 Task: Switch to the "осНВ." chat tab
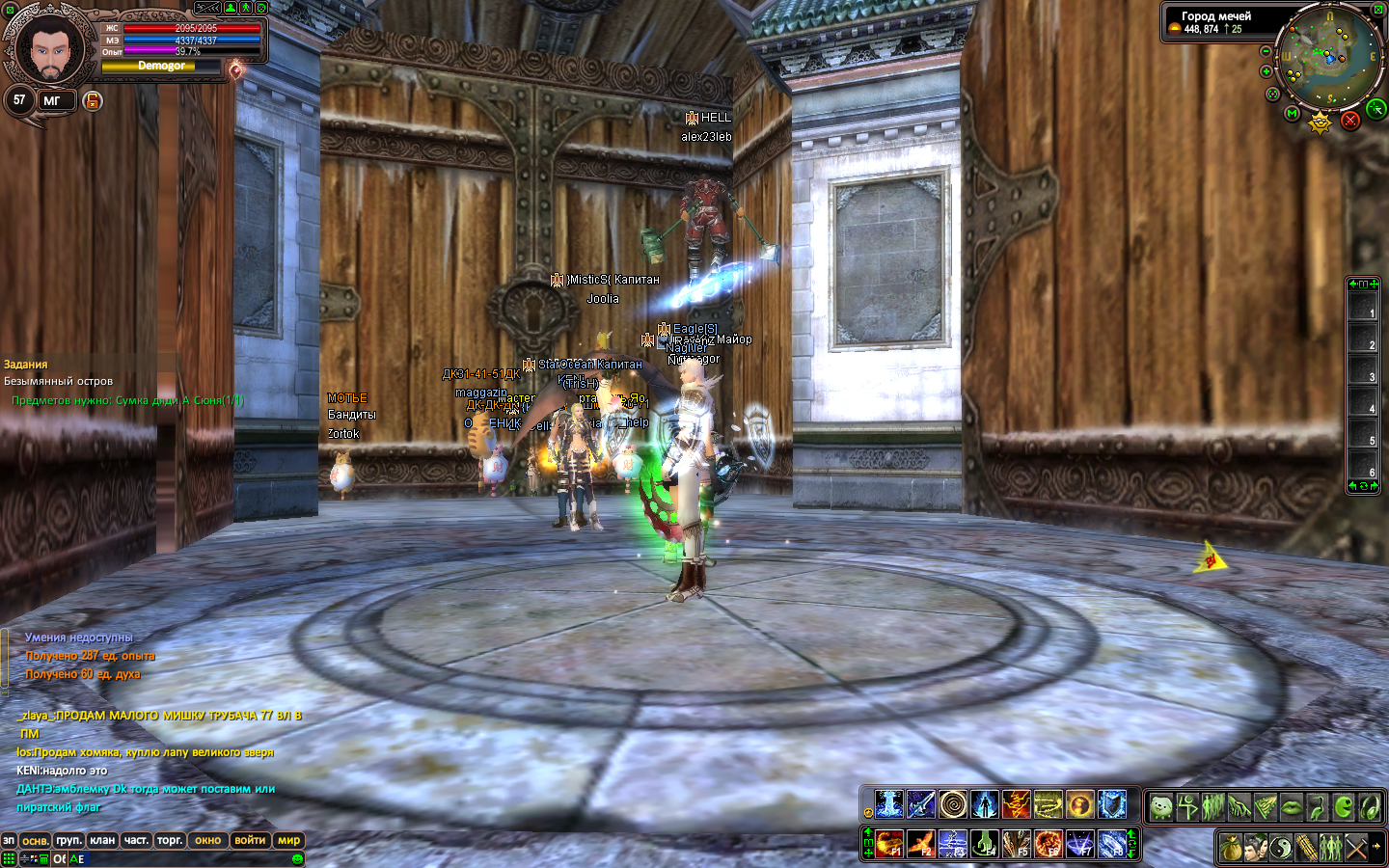(36, 840)
